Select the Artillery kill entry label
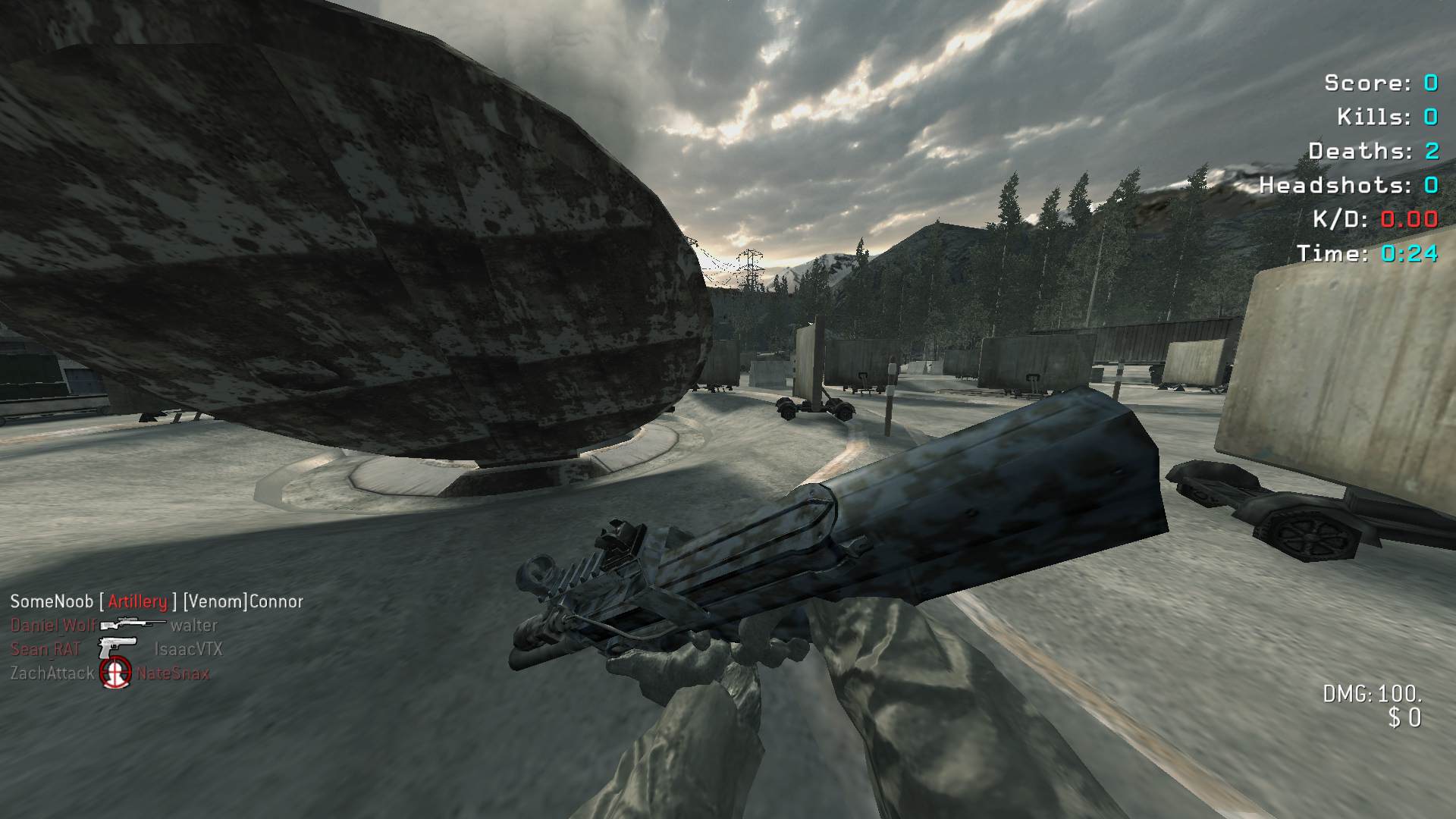1456x819 pixels. point(137,601)
